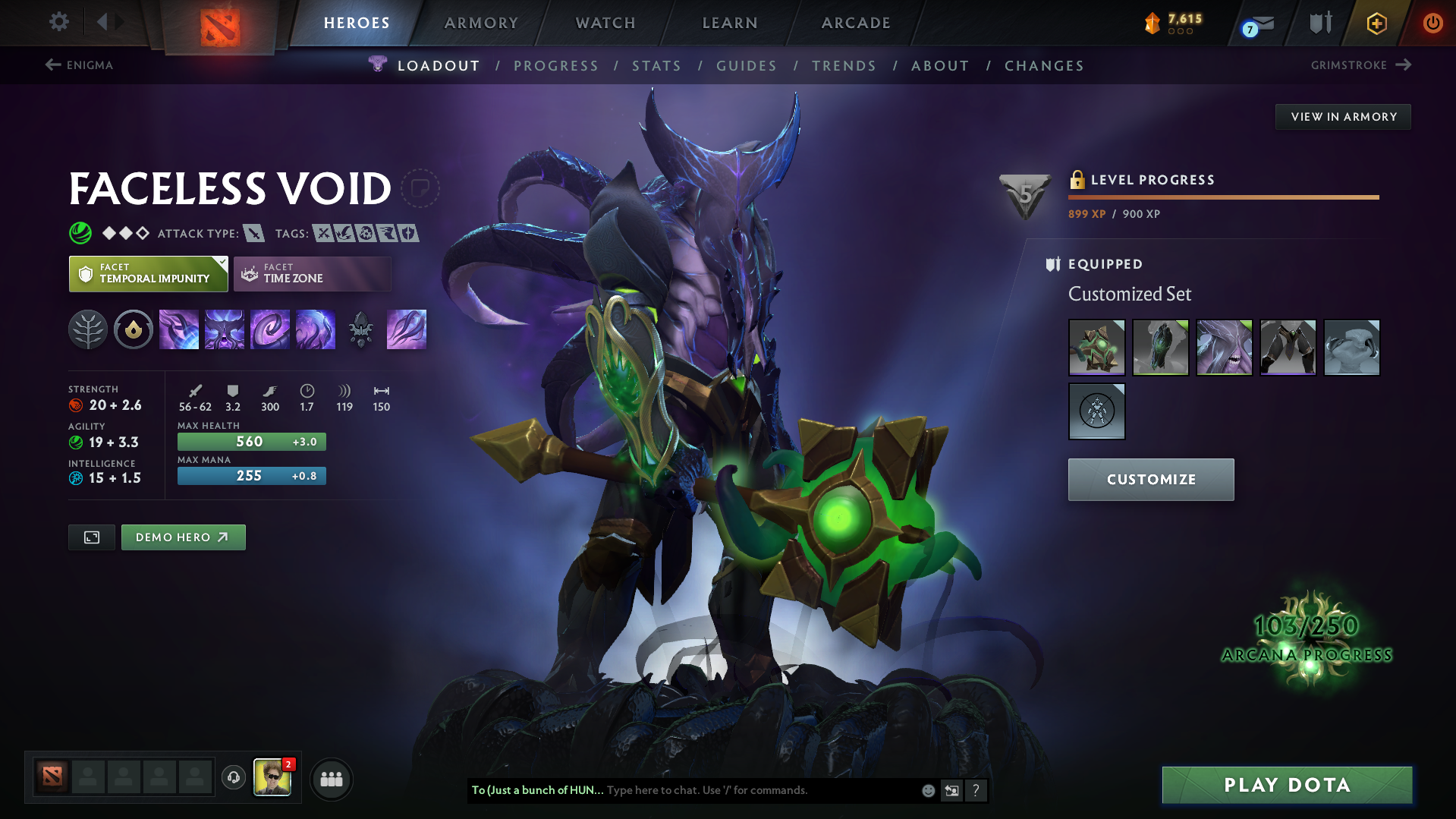Open the talent tree icon
1456x819 pixels.
click(x=88, y=329)
